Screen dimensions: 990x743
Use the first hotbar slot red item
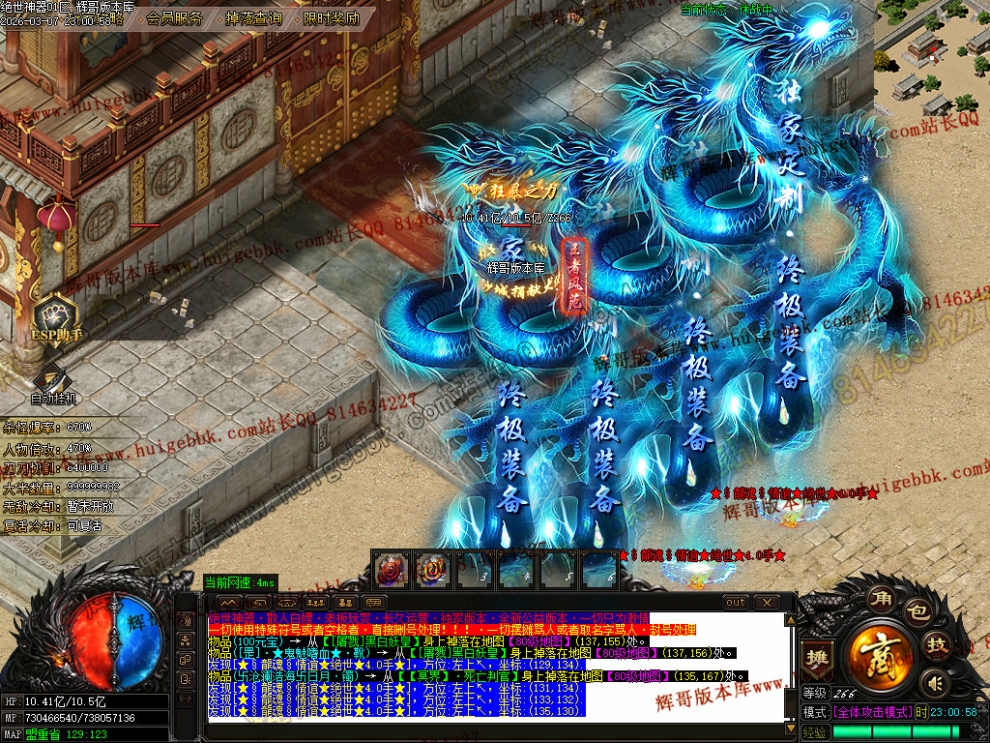click(x=389, y=569)
